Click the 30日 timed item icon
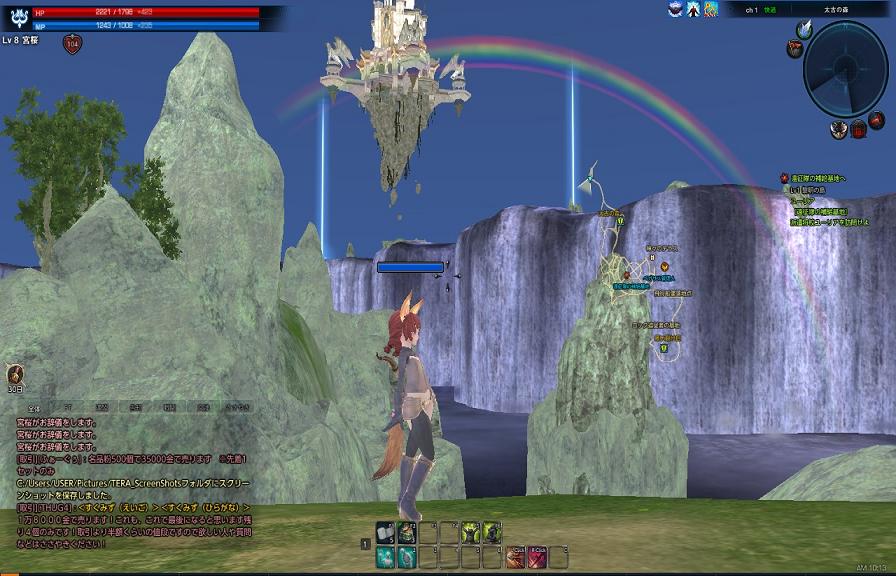This screenshot has width=896, height=576. click(x=15, y=377)
